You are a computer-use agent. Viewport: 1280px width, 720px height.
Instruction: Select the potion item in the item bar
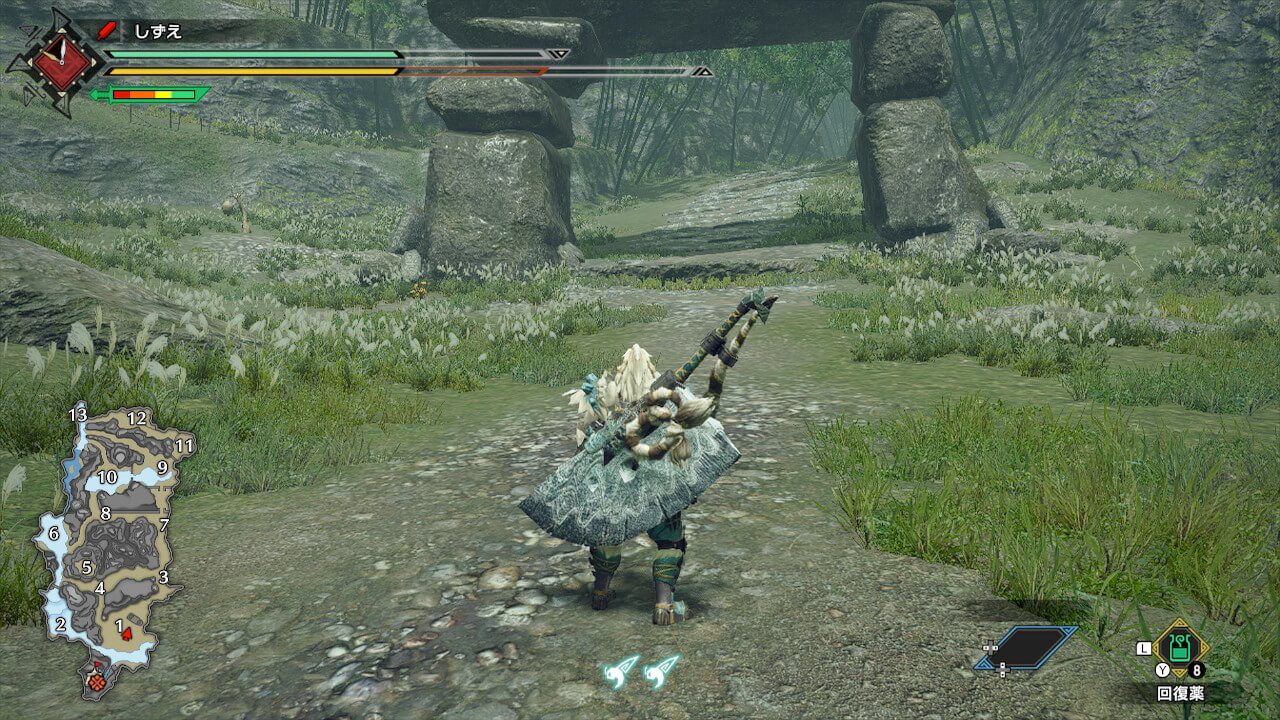point(1180,648)
